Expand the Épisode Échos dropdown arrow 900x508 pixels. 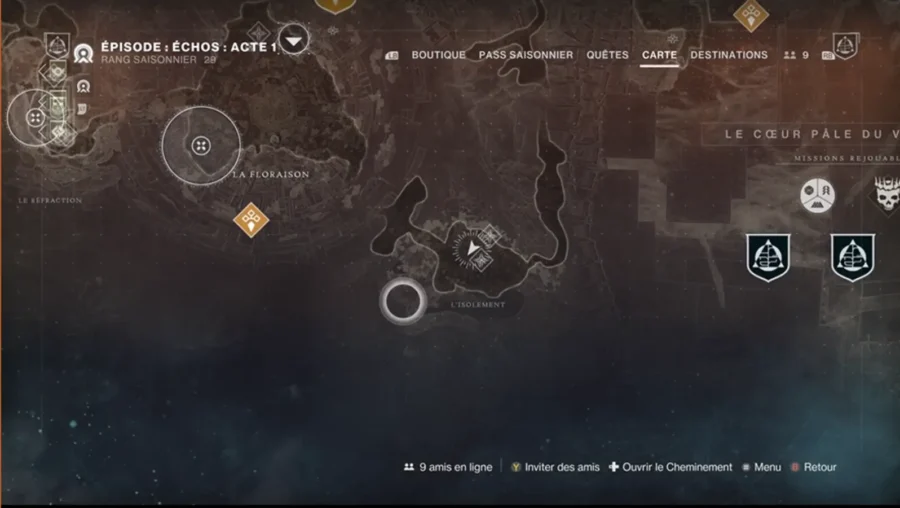[293, 41]
